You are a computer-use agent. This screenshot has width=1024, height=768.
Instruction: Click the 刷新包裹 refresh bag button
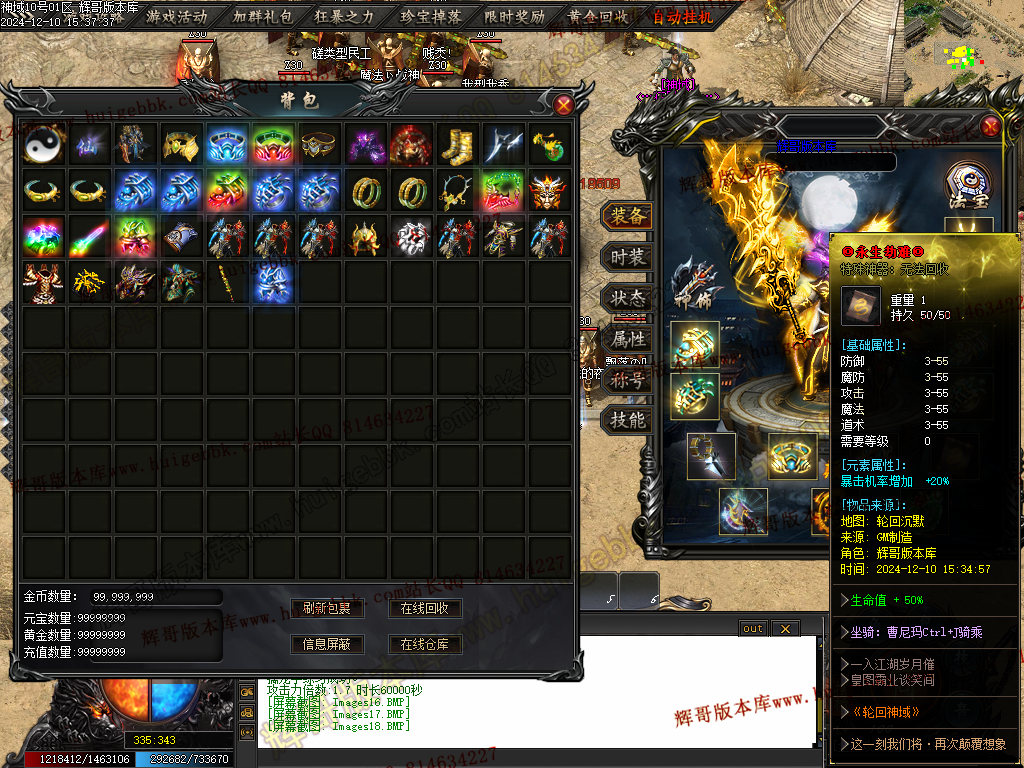(x=327, y=608)
